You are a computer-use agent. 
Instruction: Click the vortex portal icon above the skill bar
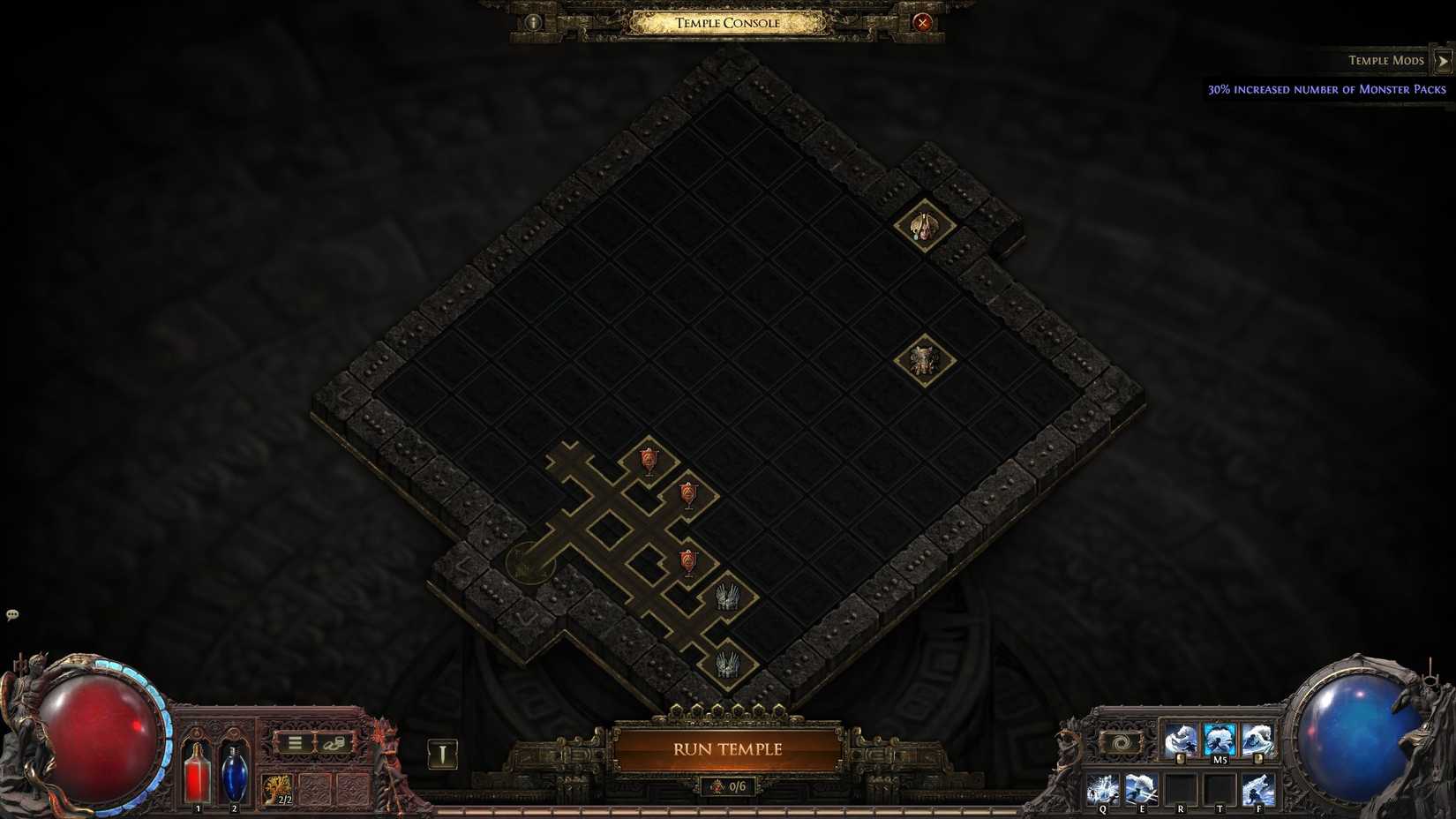click(1121, 741)
